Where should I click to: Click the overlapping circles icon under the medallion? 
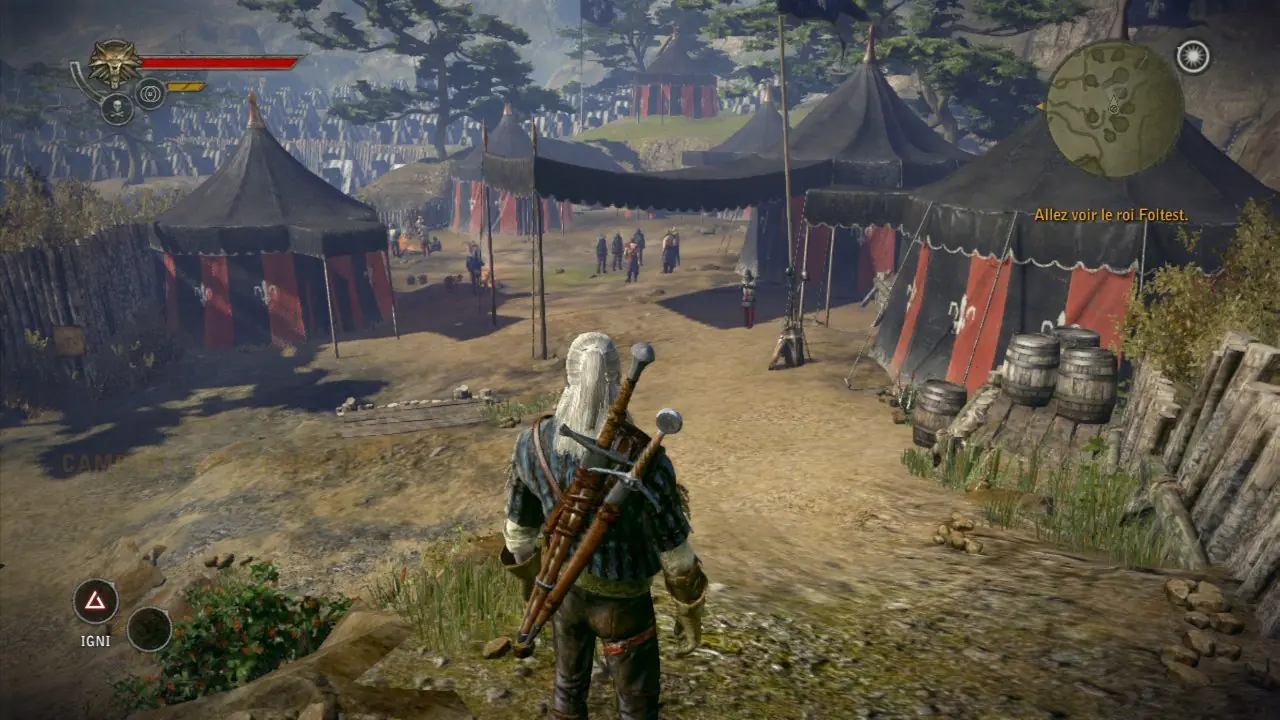point(150,93)
